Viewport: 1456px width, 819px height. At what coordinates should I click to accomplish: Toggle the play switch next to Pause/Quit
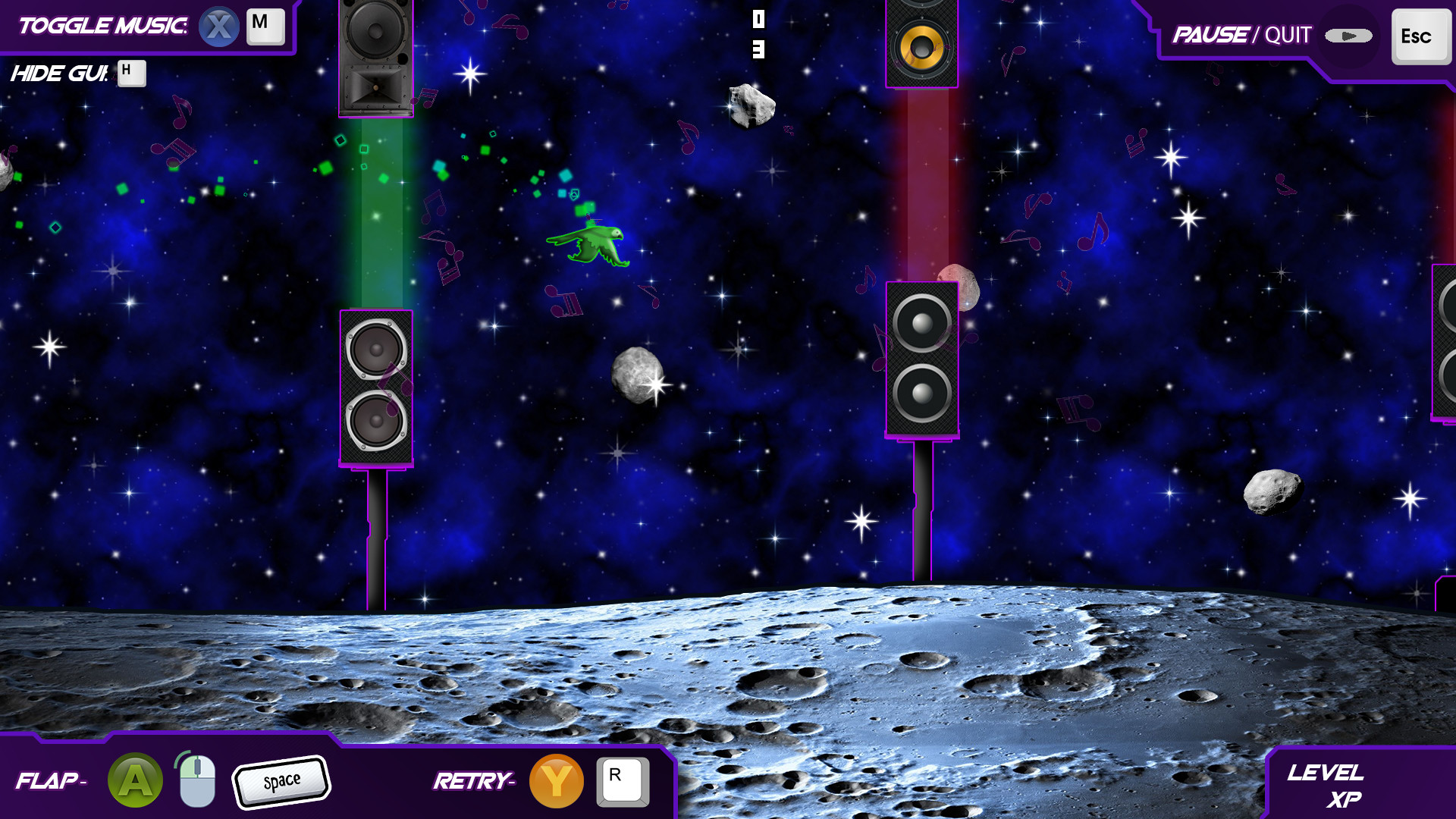(1348, 35)
